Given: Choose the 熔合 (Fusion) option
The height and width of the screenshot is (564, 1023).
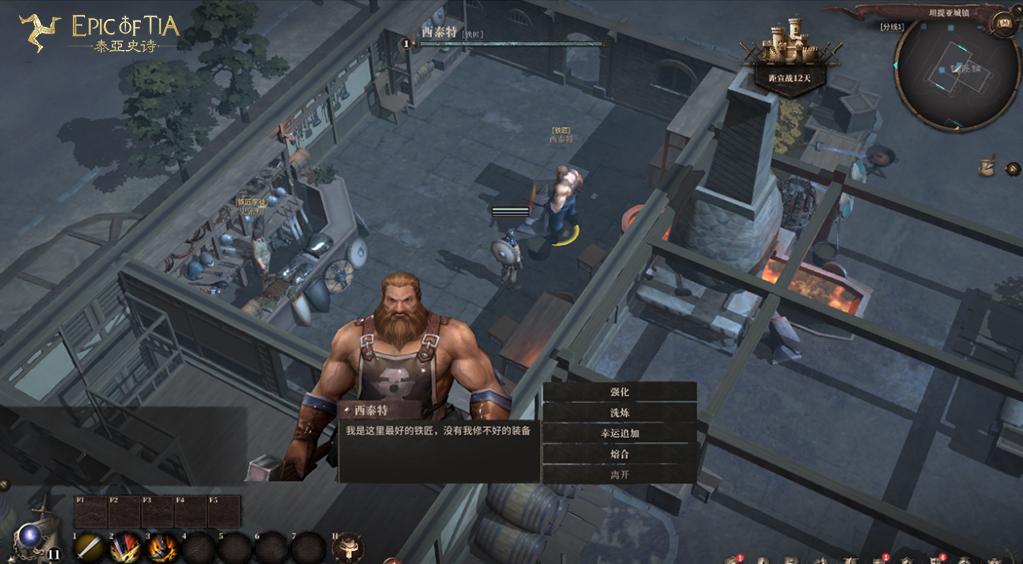Looking at the screenshot, I should point(619,454).
